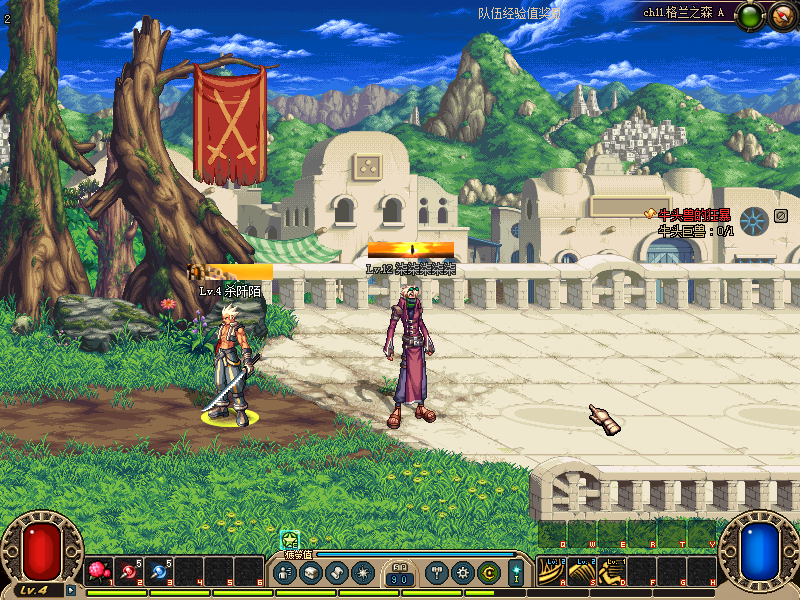800x600 pixels.
Task: Use the red potion in slot 2
Action: click(129, 572)
